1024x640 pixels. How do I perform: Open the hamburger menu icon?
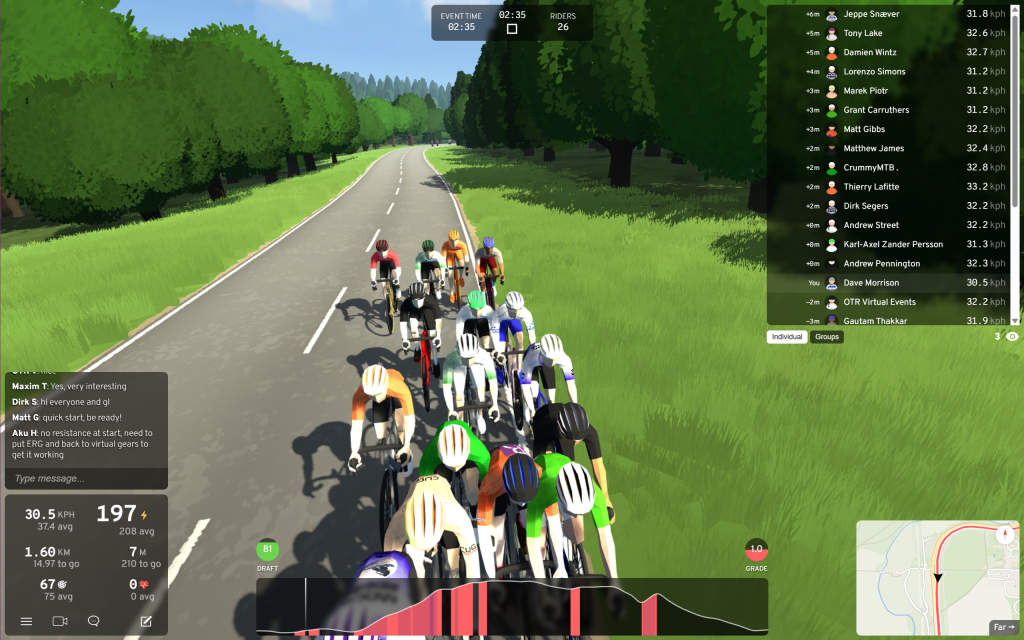pyautogui.click(x=26, y=621)
